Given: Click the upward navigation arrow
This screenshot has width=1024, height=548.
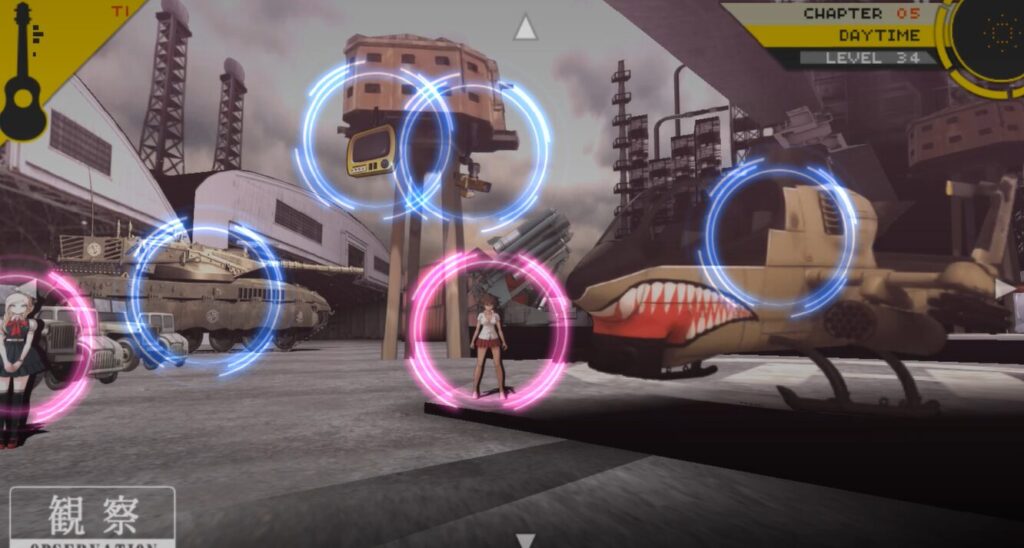Looking at the screenshot, I should coord(525,28).
